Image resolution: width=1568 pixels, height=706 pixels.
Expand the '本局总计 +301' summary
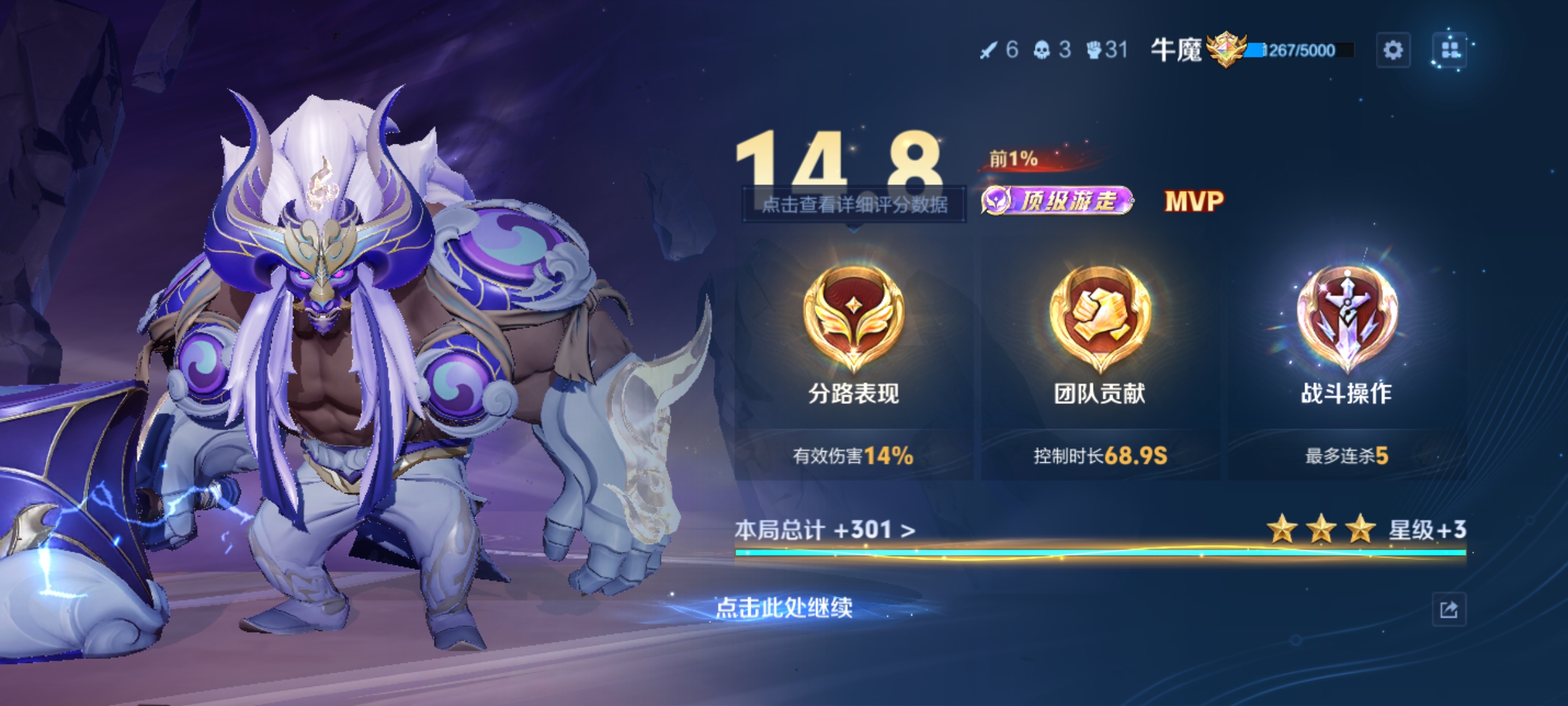tap(825, 529)
